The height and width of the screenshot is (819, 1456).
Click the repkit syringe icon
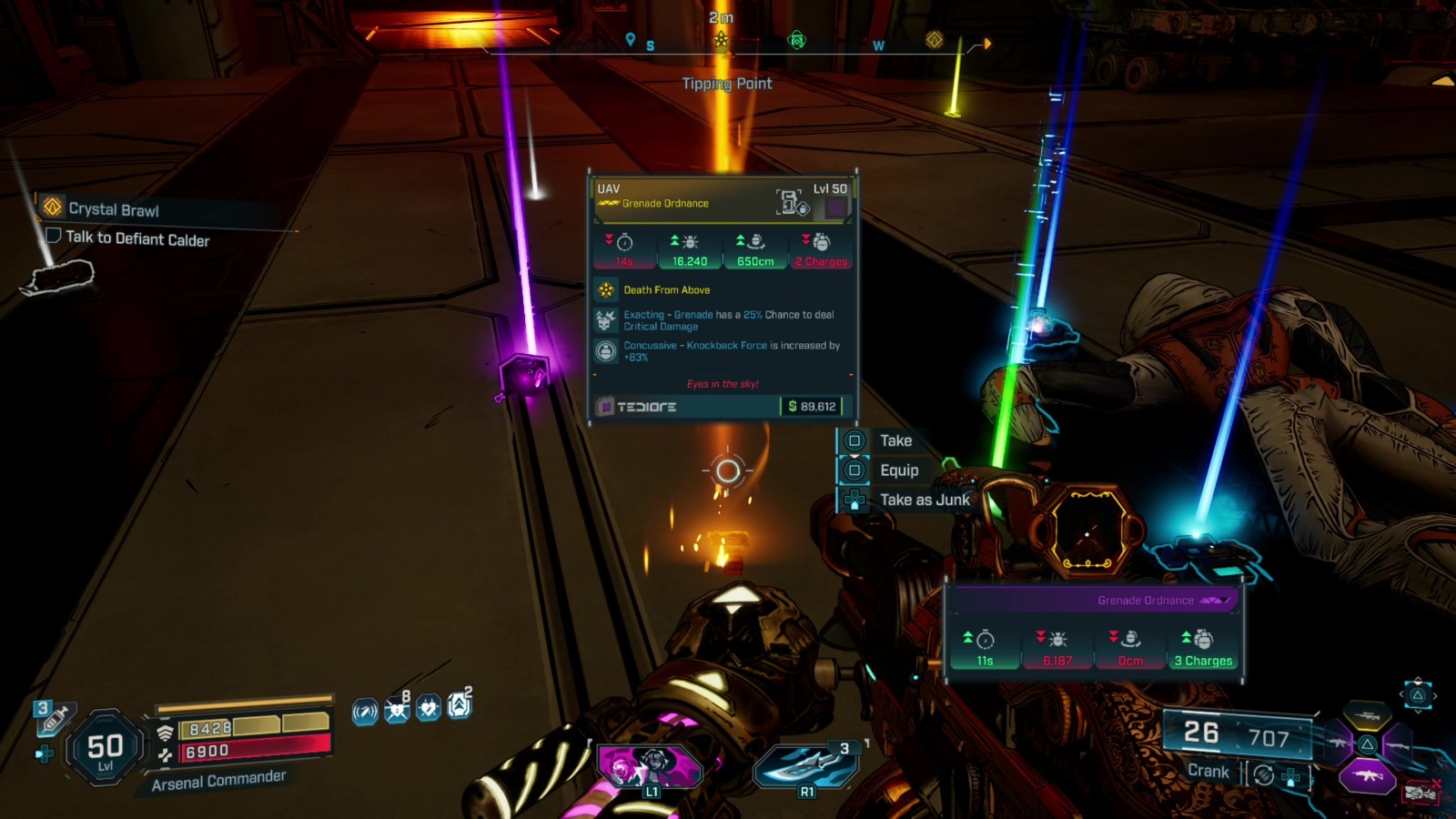coord(54,718)
